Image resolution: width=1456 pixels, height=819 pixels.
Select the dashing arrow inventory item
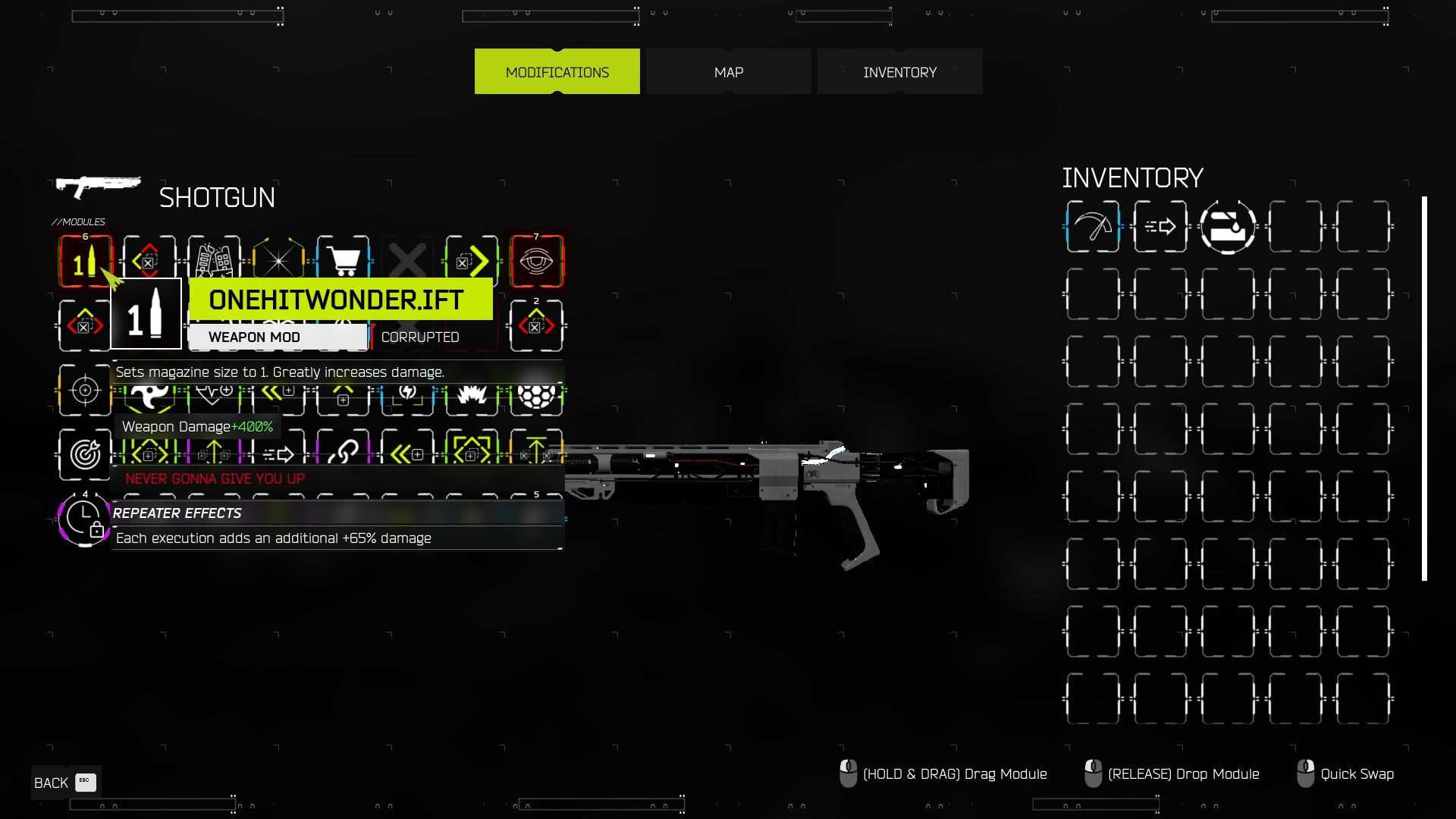pyautogui.click(x=1159, y=227)
